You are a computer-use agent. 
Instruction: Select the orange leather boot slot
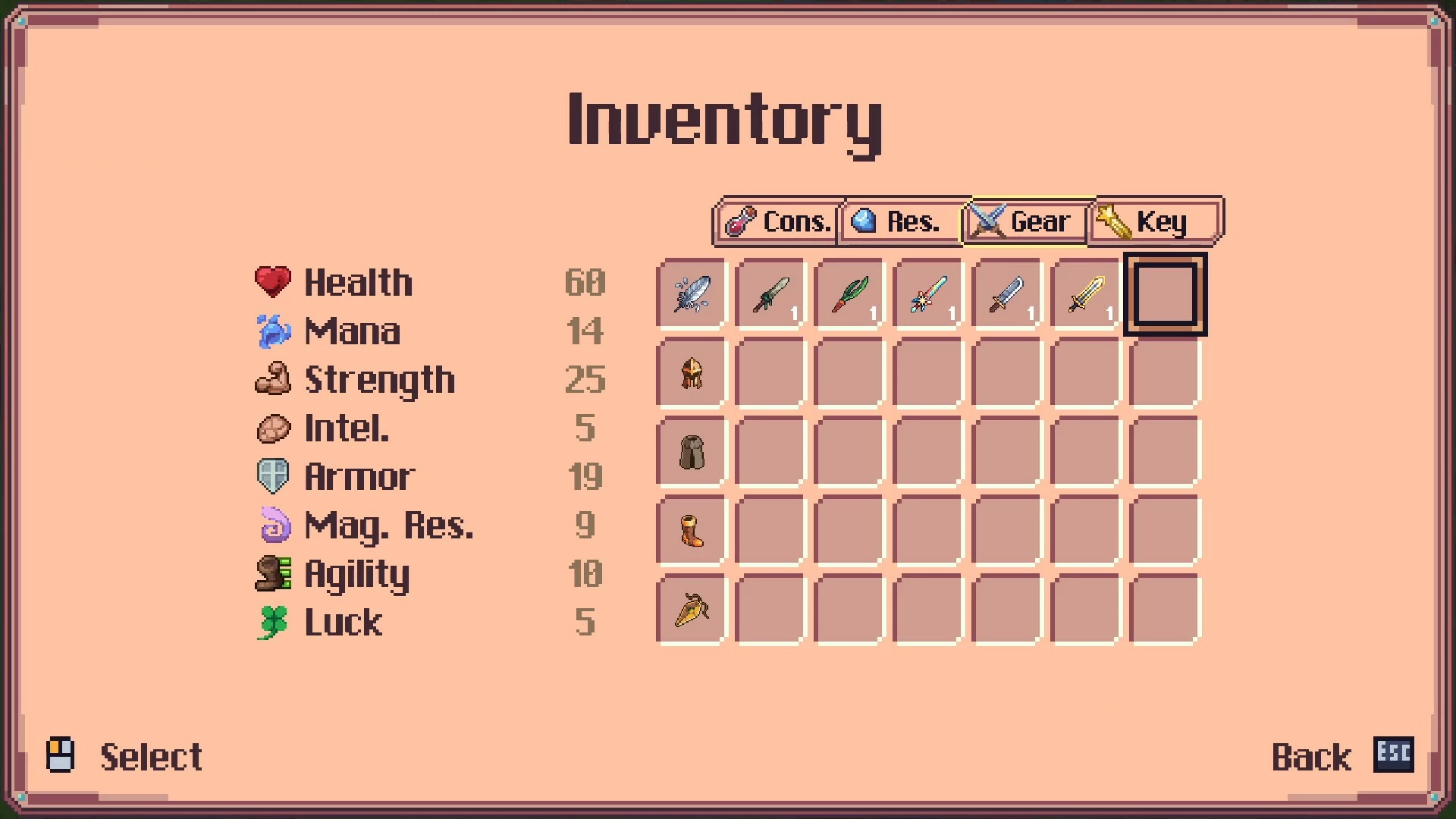coord(692,531)
